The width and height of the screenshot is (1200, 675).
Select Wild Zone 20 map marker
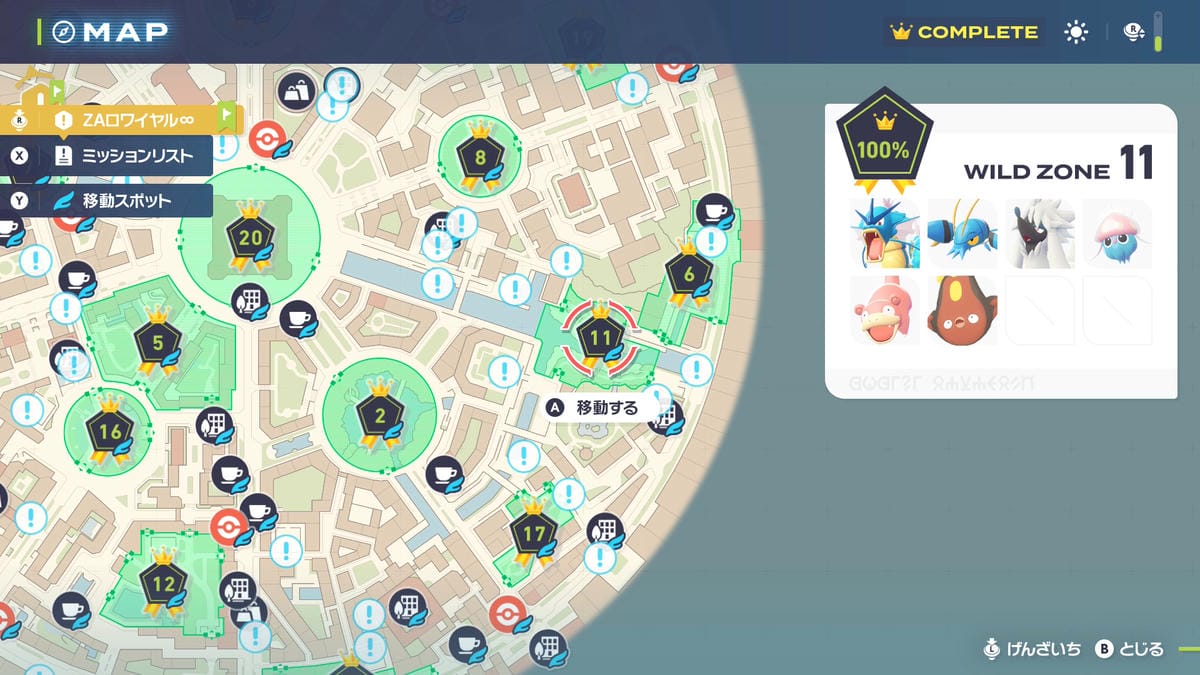click(x=250, y=237)
